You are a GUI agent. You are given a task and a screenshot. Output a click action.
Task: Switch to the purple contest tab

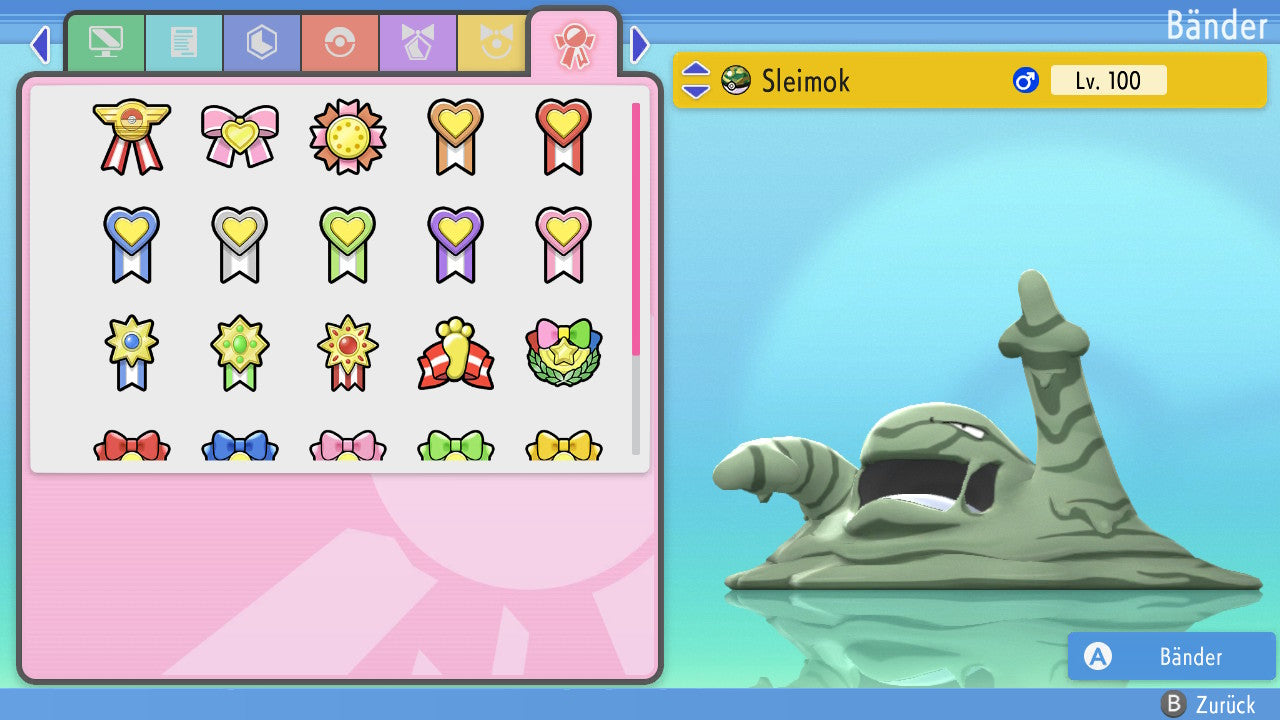click(x=418, y=43)
